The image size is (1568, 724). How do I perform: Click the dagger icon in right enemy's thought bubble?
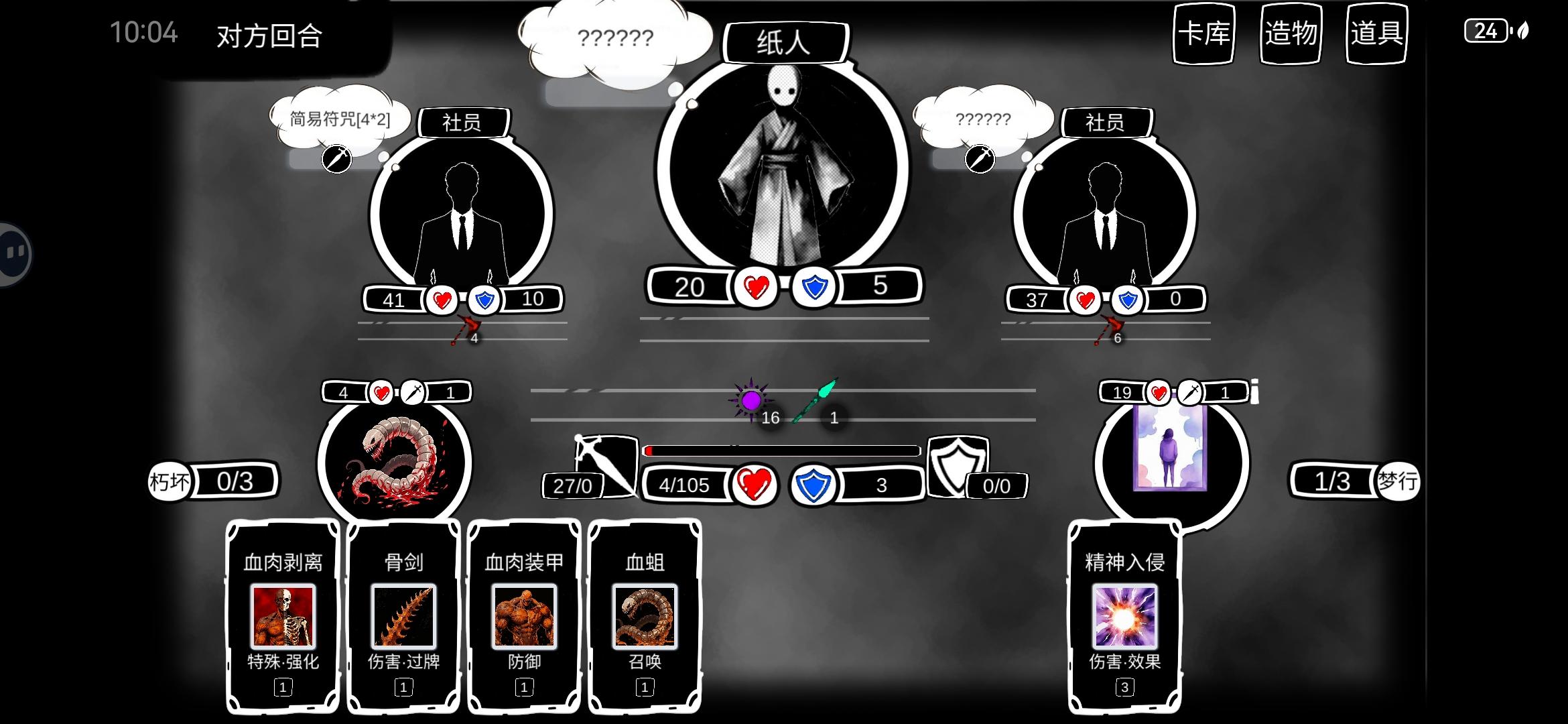pos(980,159)
